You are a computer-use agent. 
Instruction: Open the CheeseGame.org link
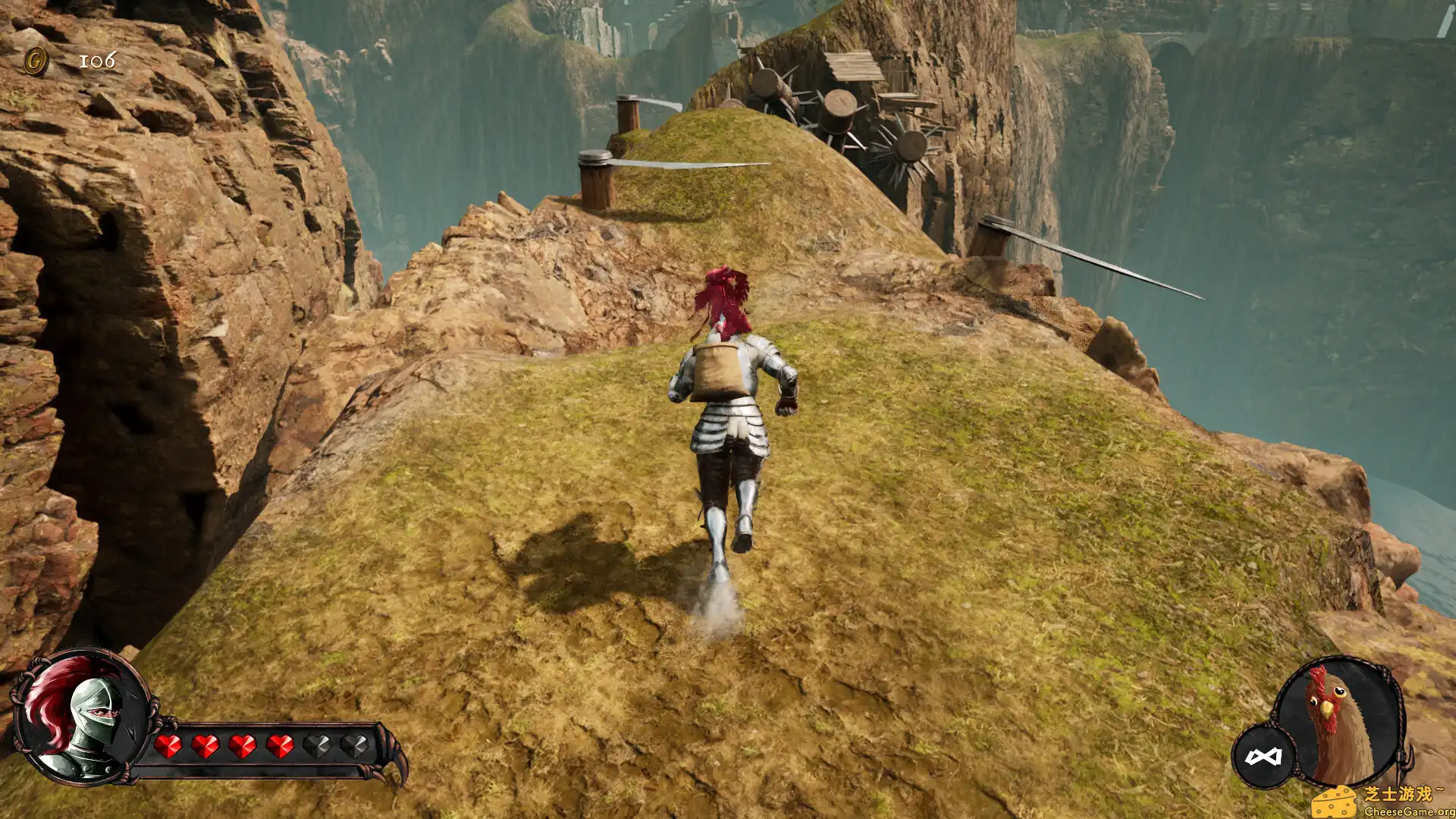point(1407,811)
